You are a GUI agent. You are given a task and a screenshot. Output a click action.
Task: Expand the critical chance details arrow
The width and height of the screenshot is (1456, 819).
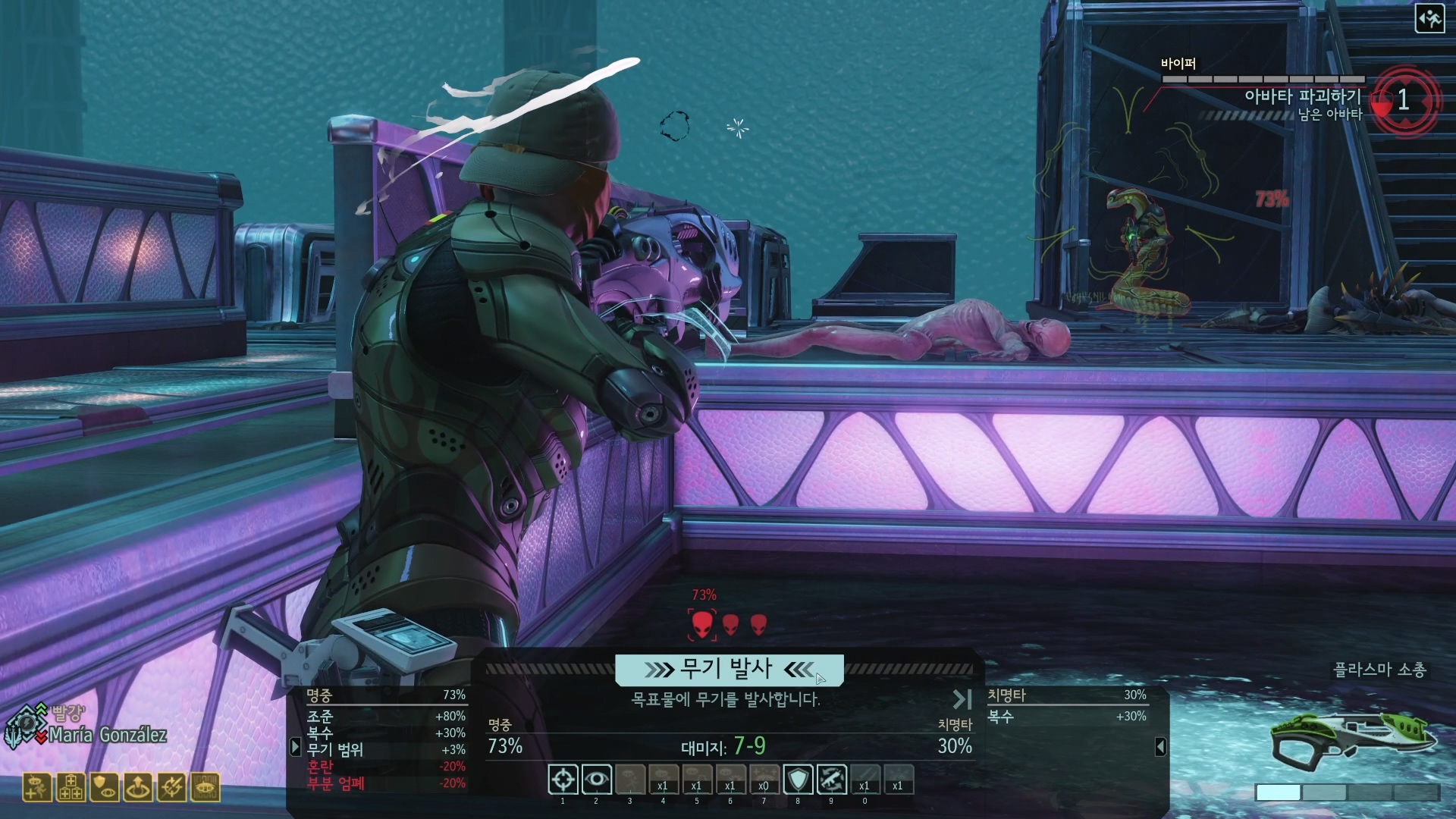pos(1160,747)
